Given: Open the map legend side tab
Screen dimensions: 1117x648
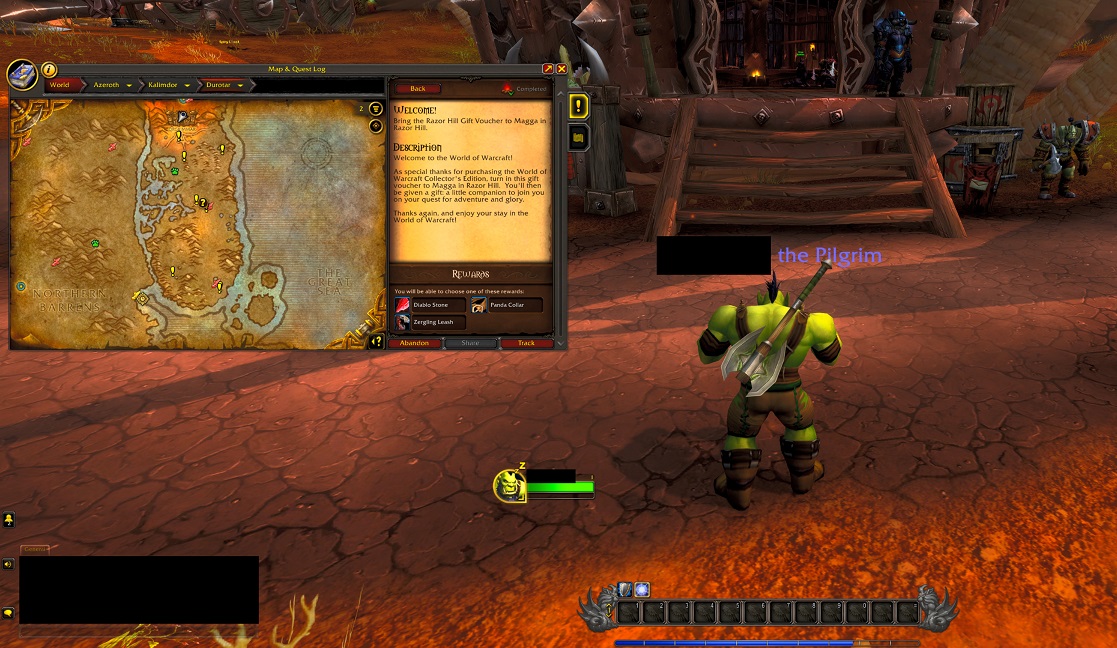Looking at the screenshot, I should point(578,137).
